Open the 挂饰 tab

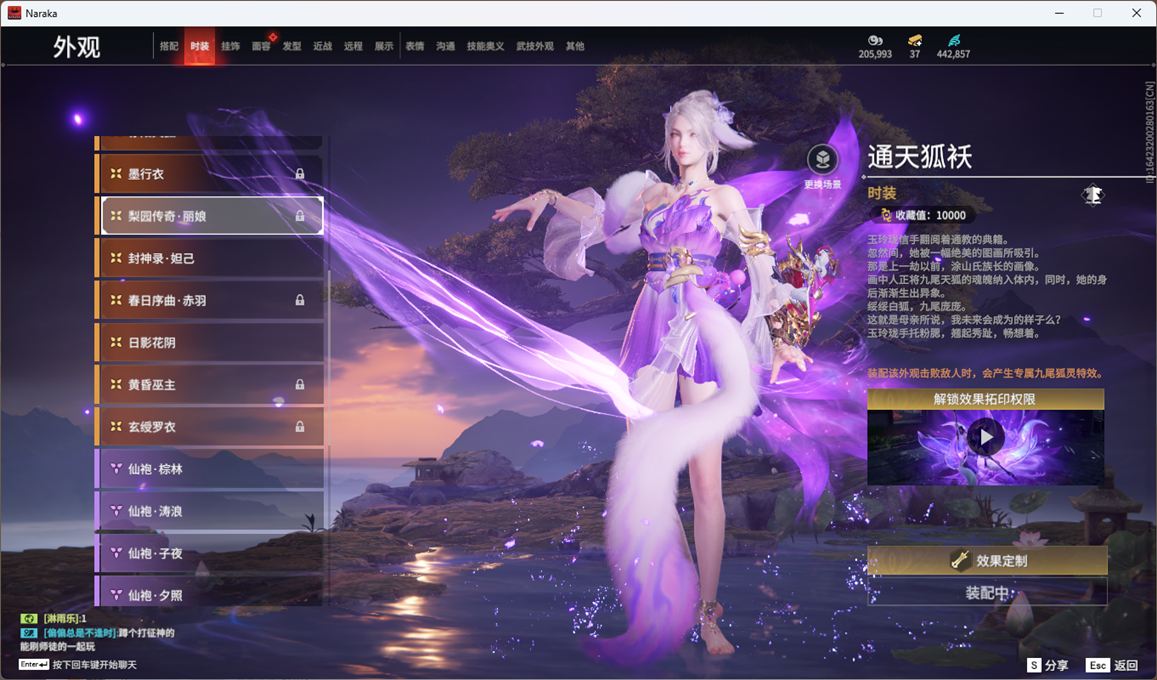230,46
